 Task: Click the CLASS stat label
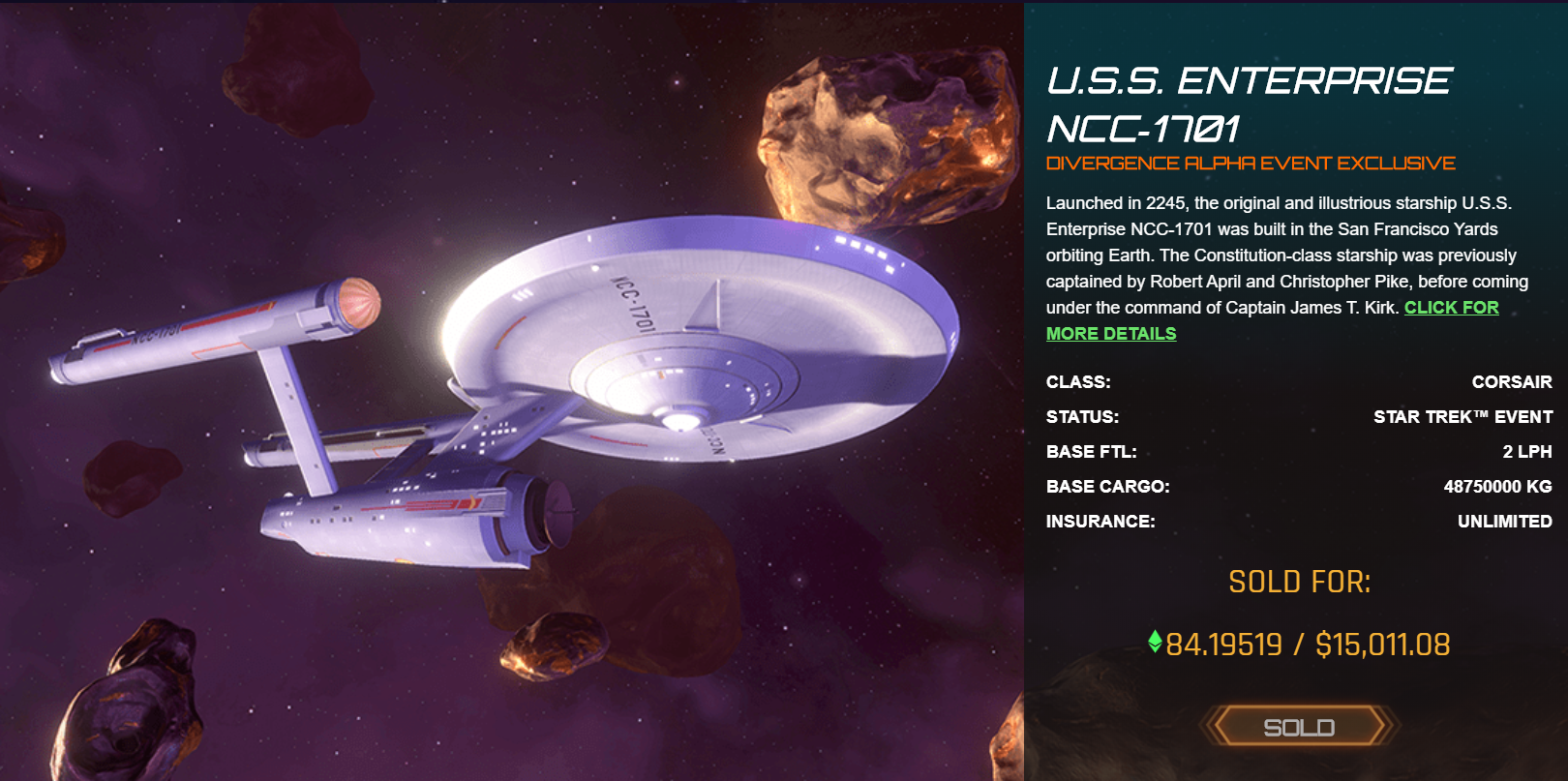[x=1077, y=382]
